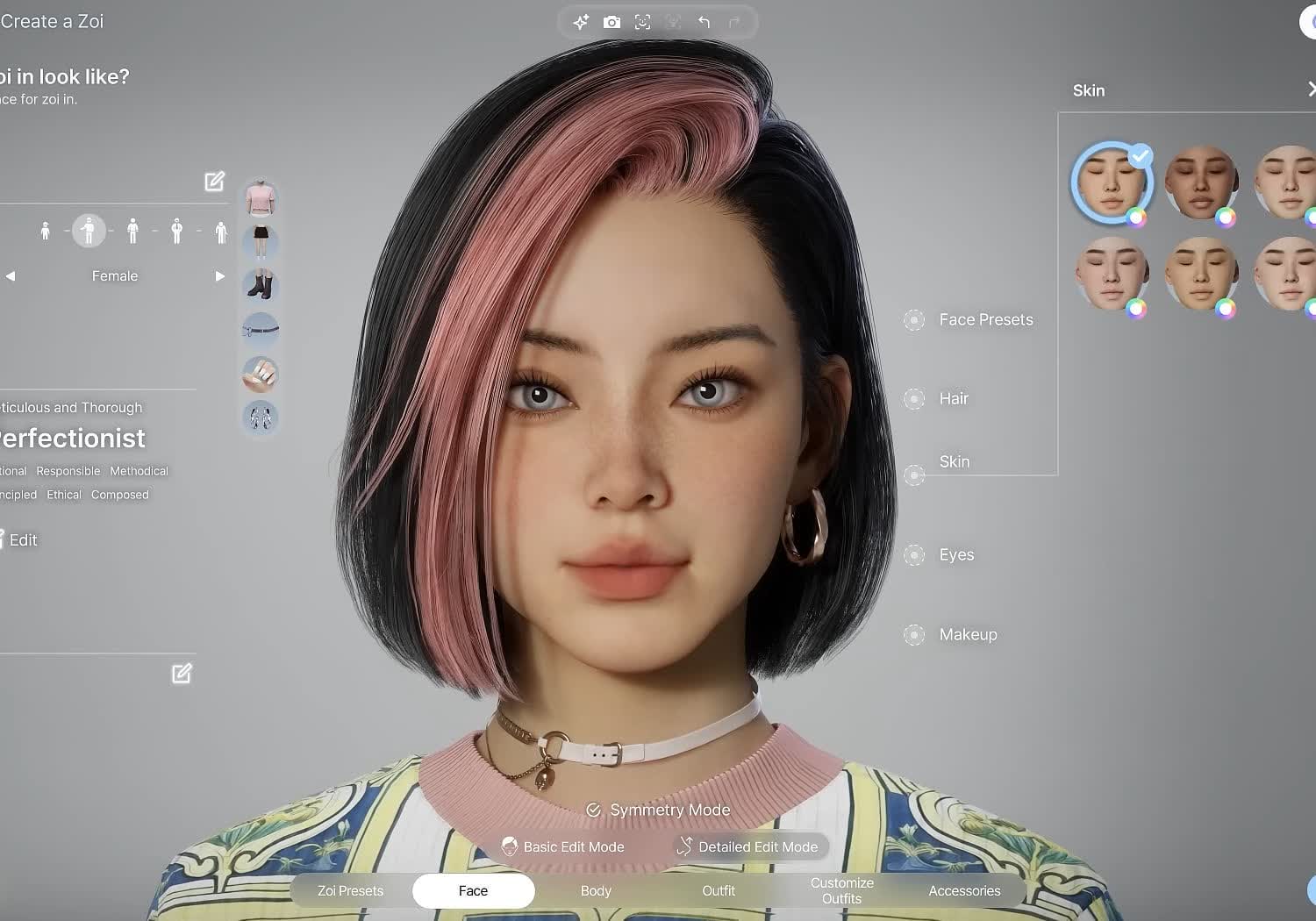Select the Makeup customization option
This screenshot has width=1316, height=921.
tap(914, 634)
